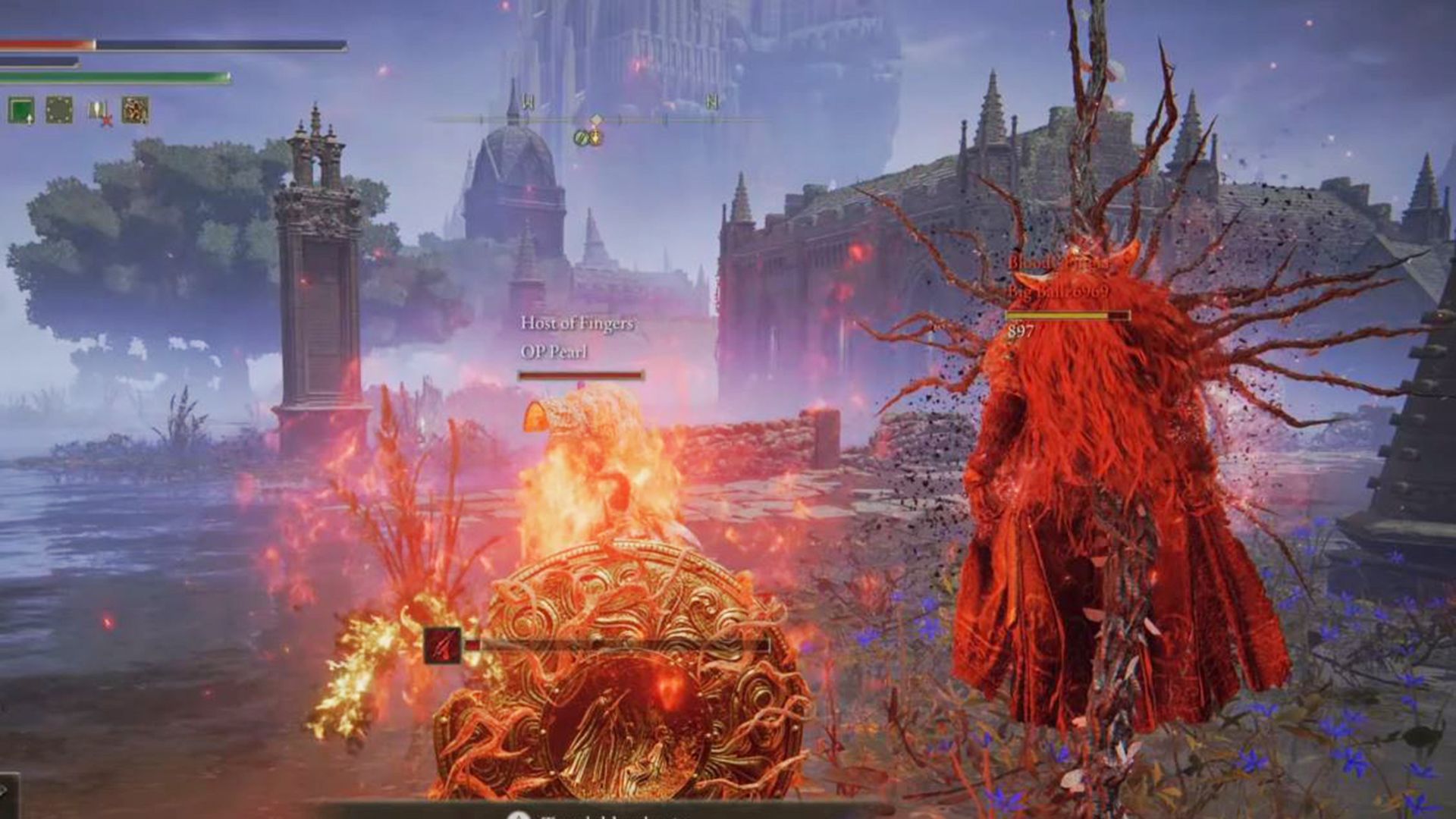Select the green square quick item slot
The width and height of the screenshot is (1456, 819).
point(21,109)
